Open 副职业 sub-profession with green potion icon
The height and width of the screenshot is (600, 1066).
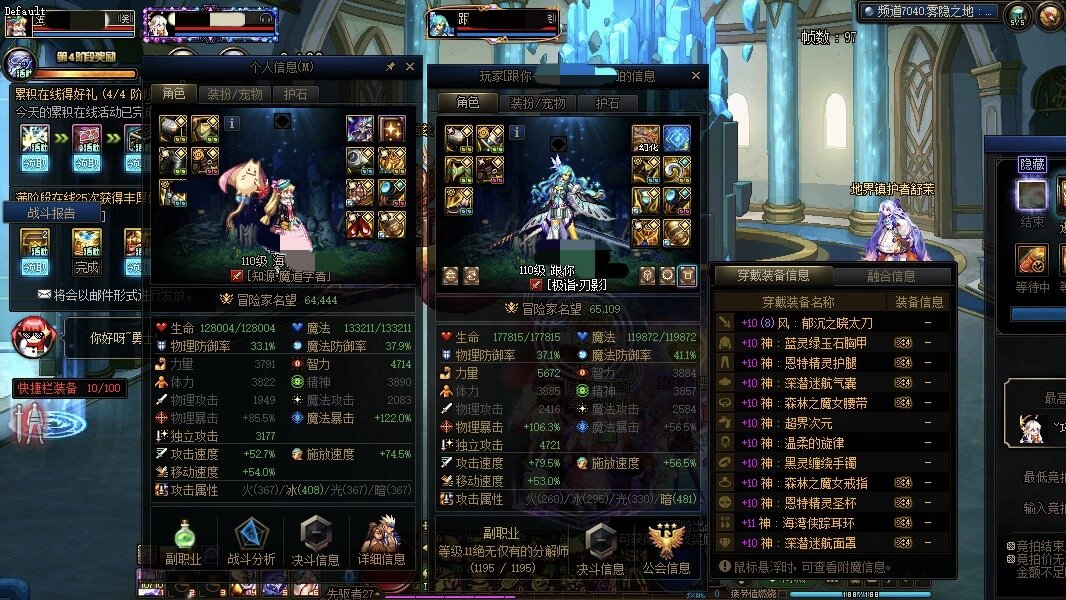point(182,543)
